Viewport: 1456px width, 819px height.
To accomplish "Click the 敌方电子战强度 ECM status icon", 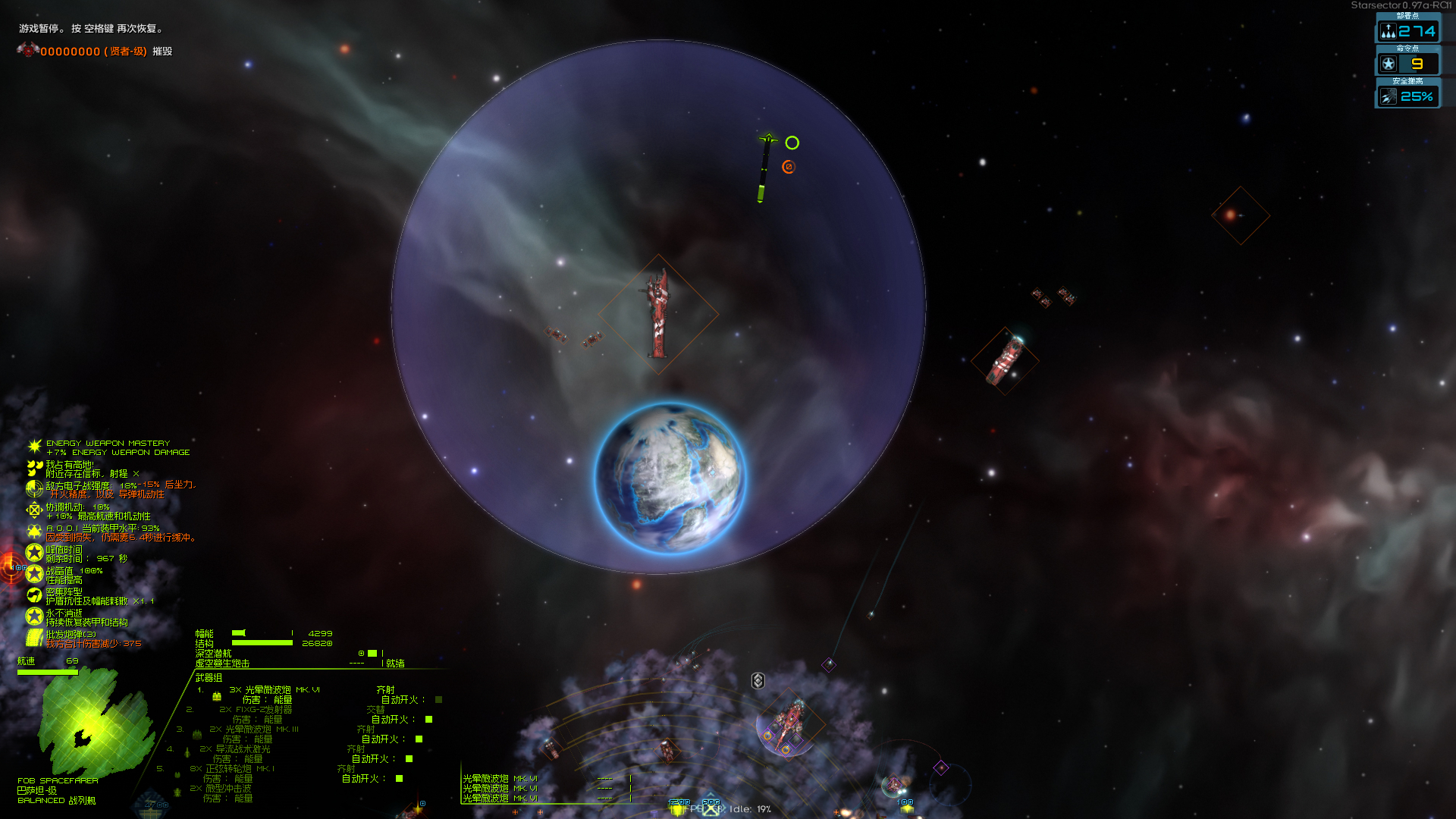I will point(34,488).
